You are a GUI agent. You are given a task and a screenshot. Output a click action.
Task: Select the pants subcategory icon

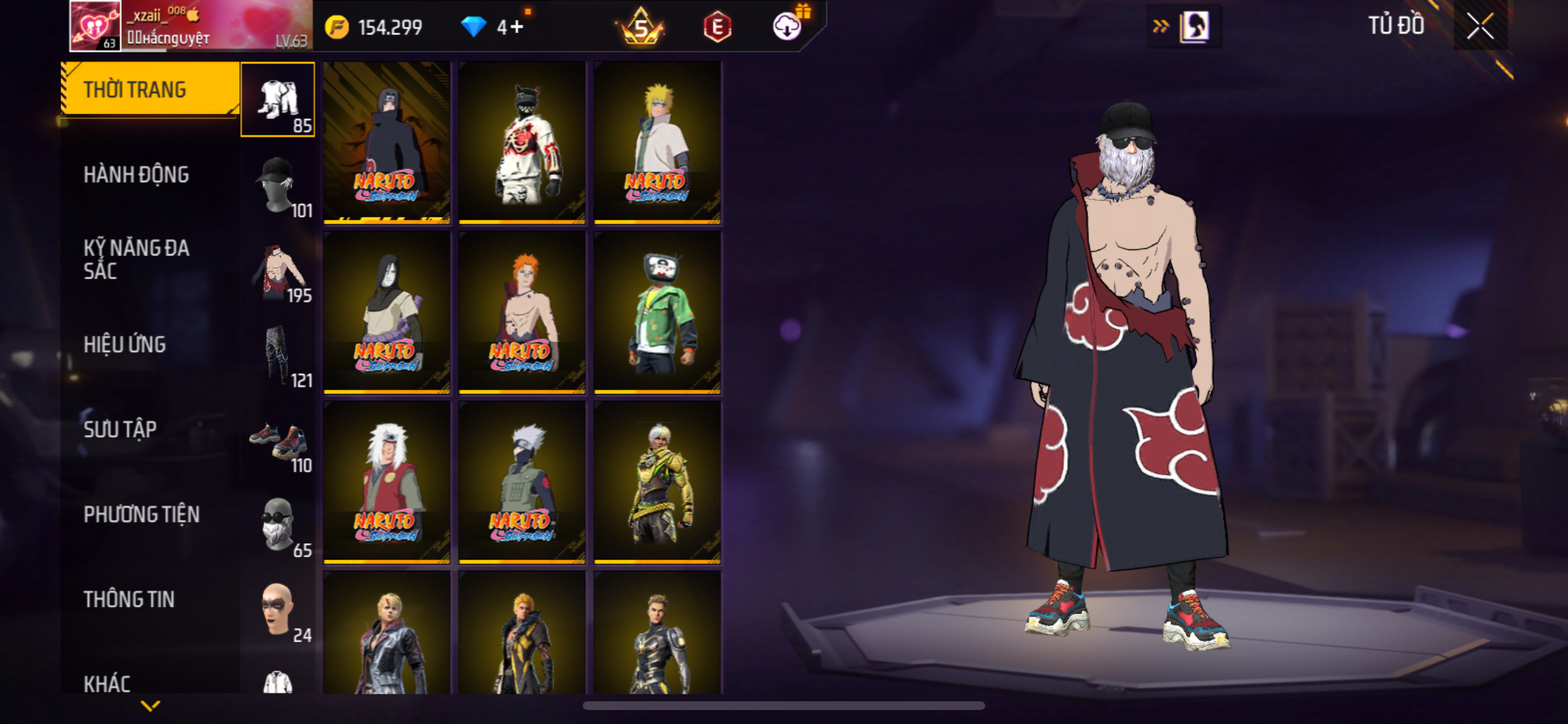278,356
